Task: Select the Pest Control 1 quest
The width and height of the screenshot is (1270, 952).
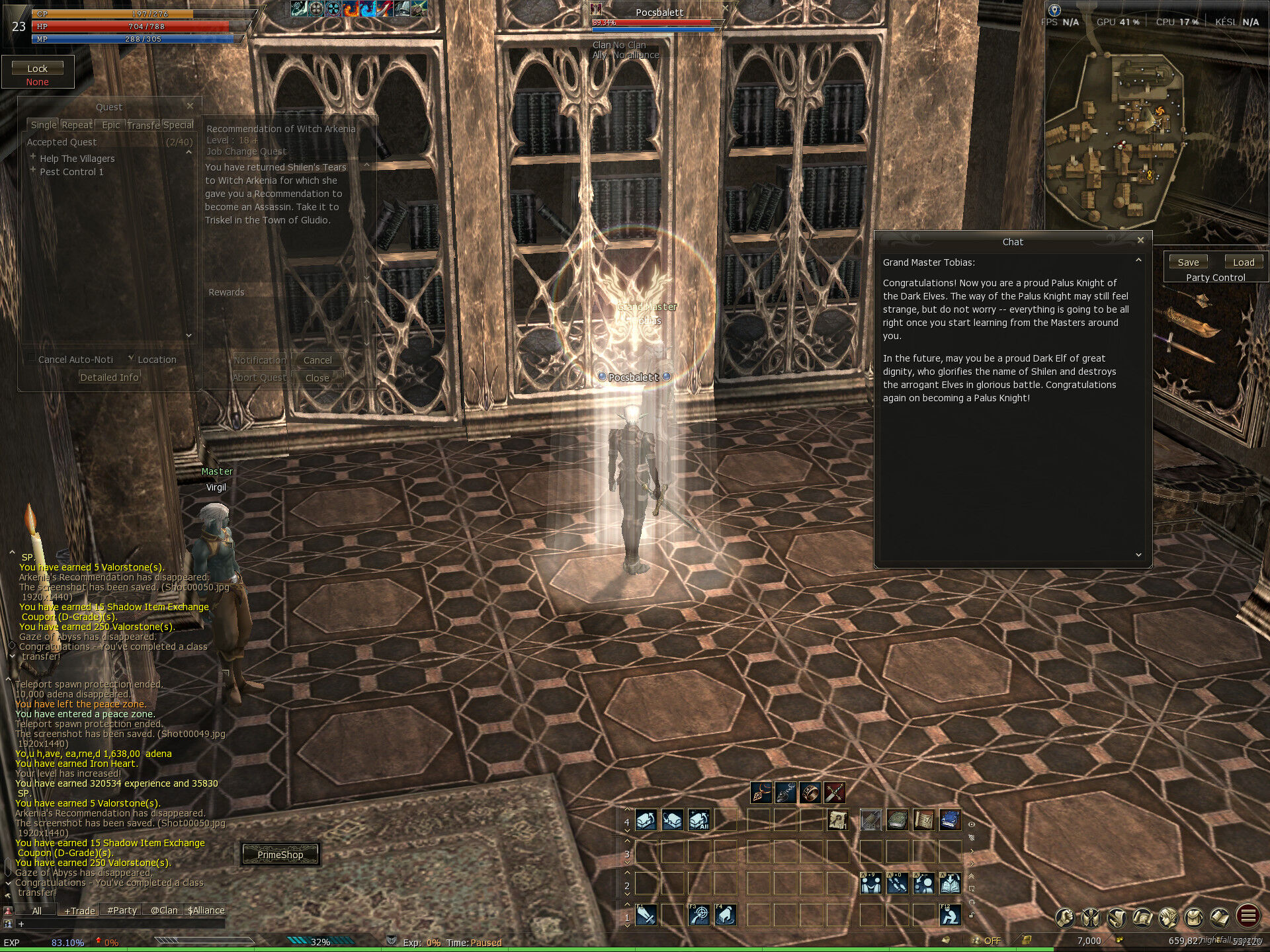Action: [x=71, y=172]
